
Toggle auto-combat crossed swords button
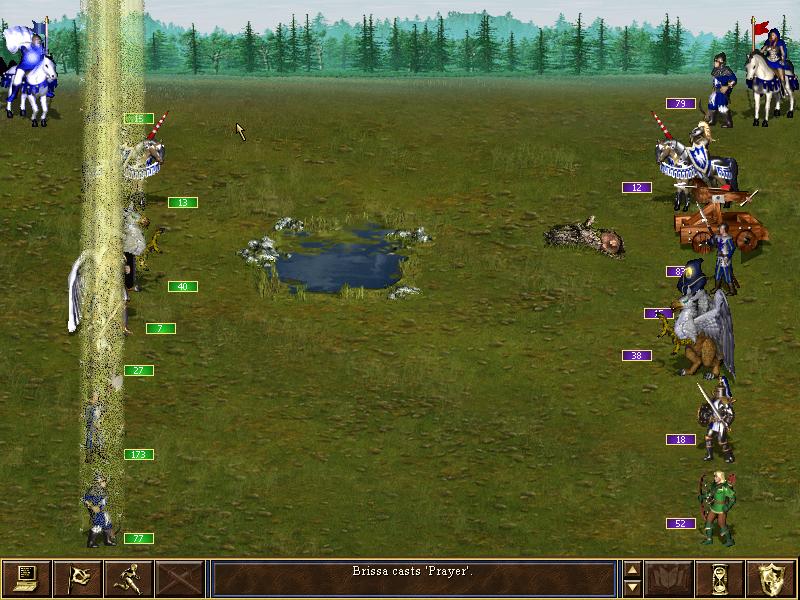click(x=179, y=578)
